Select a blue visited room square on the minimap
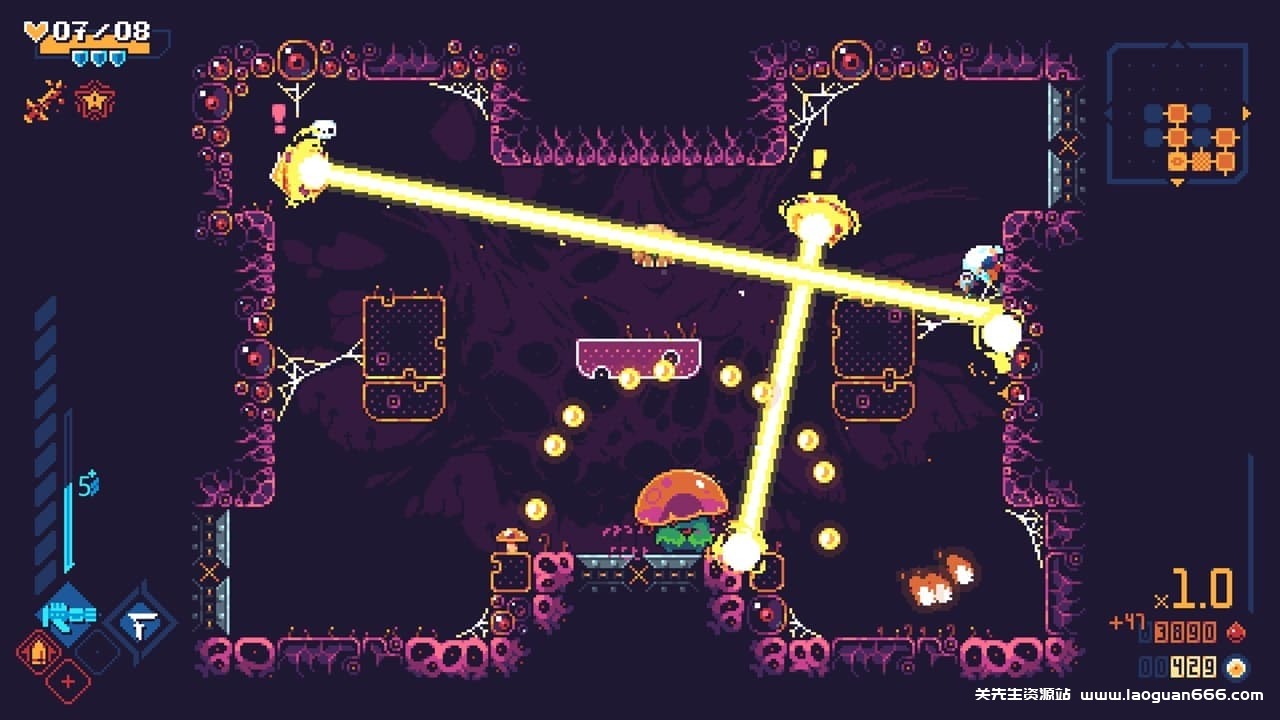Screen dimensions: 1280x720 tap(1154, 112)
